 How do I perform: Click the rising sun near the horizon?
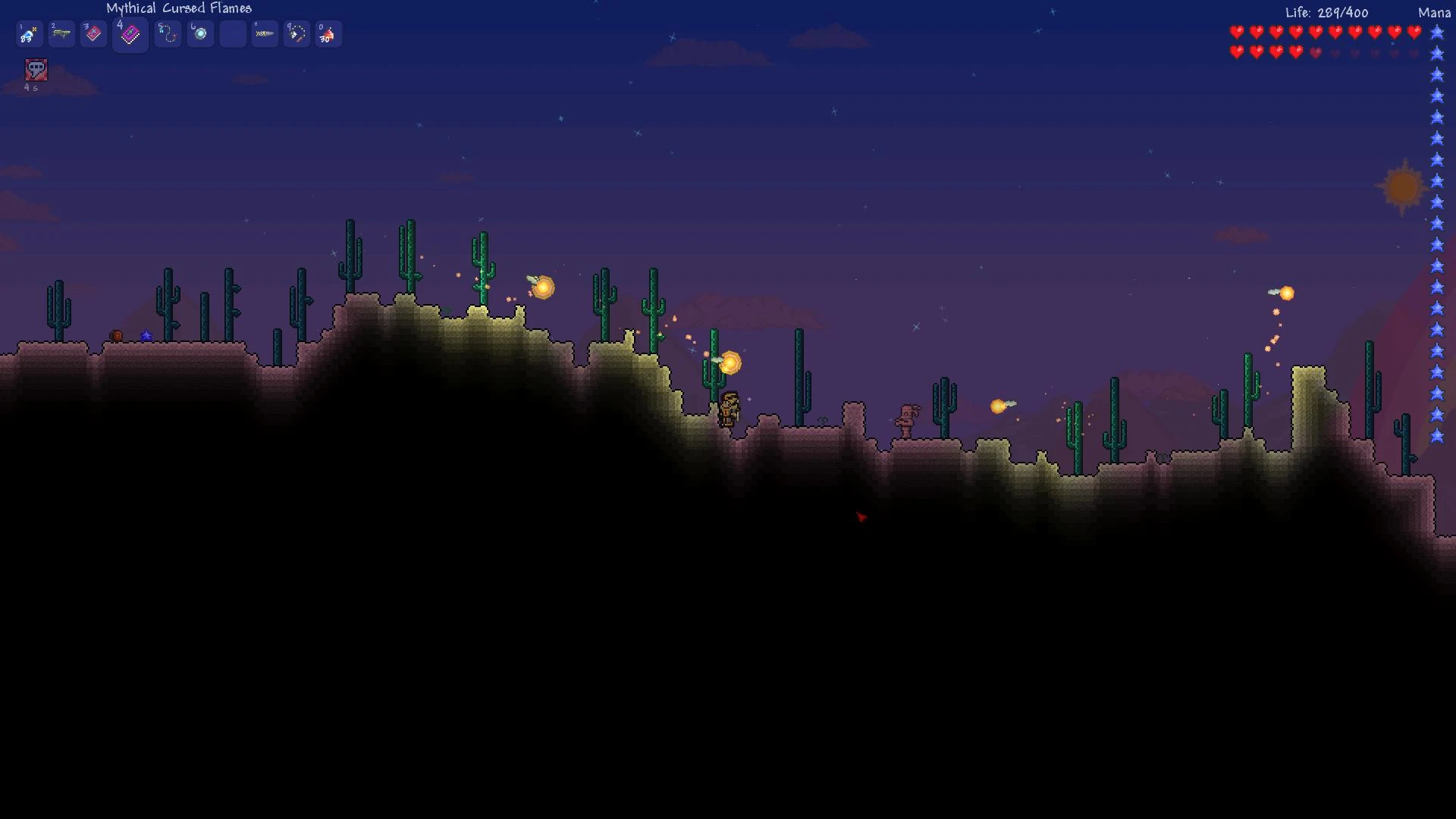click(x=1401, y=188)
